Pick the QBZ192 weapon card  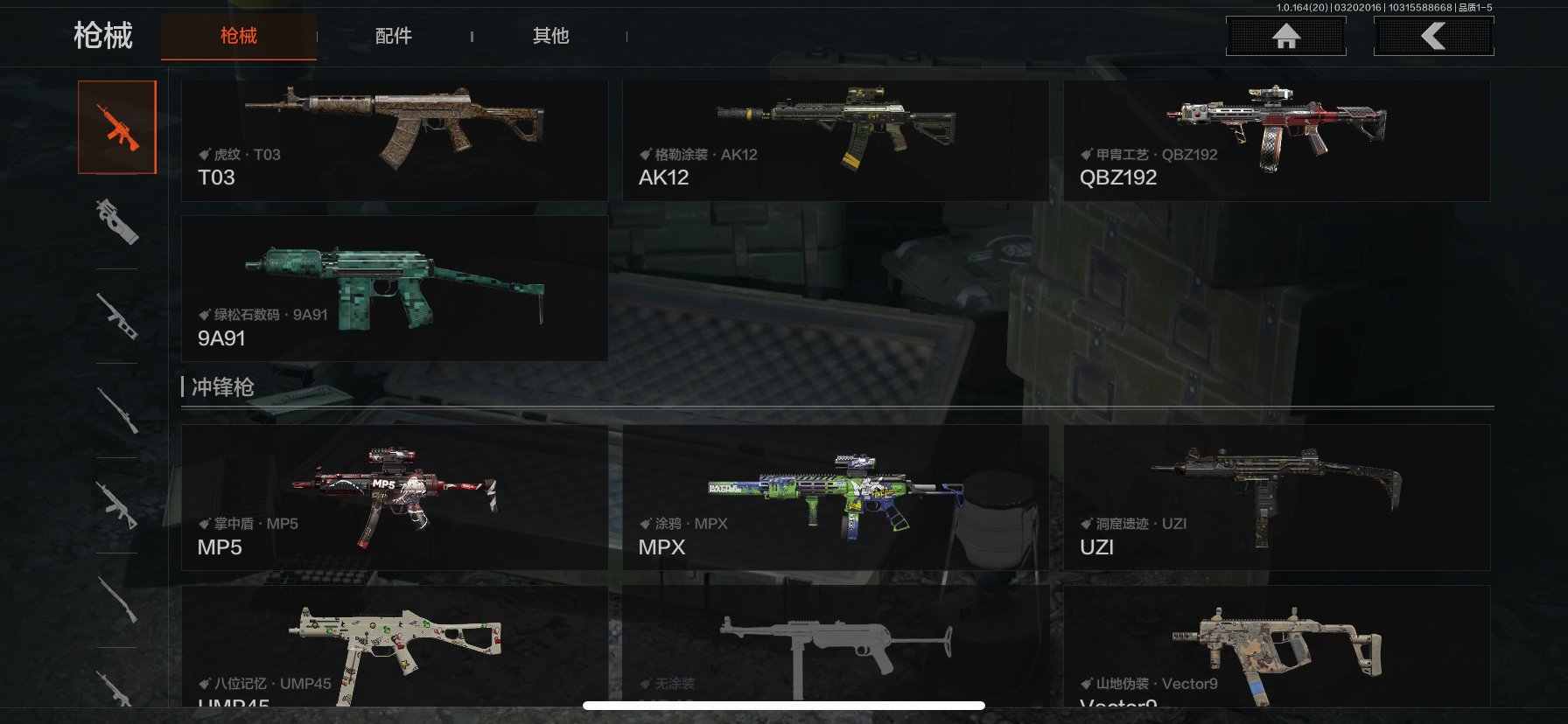[1277, 140]
